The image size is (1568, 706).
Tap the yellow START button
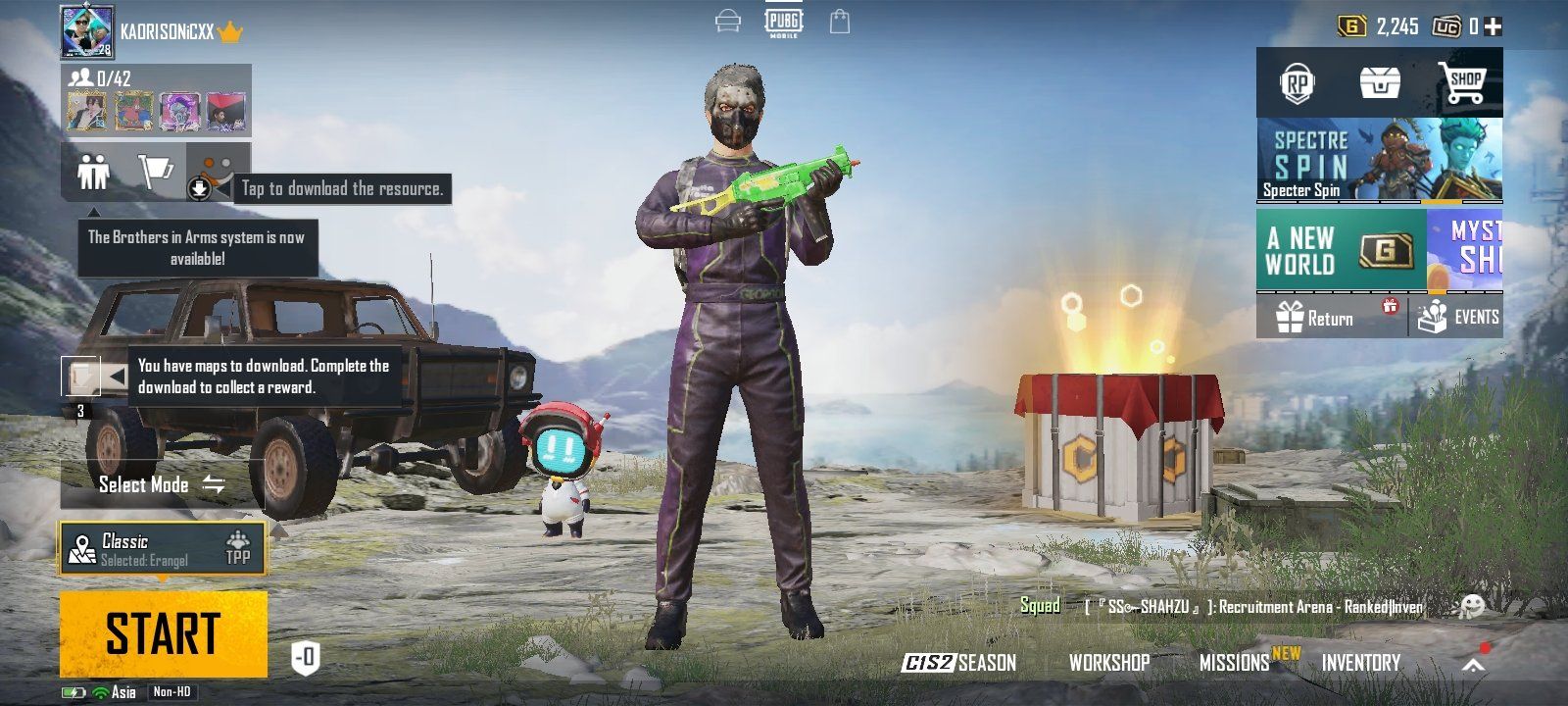163,633
